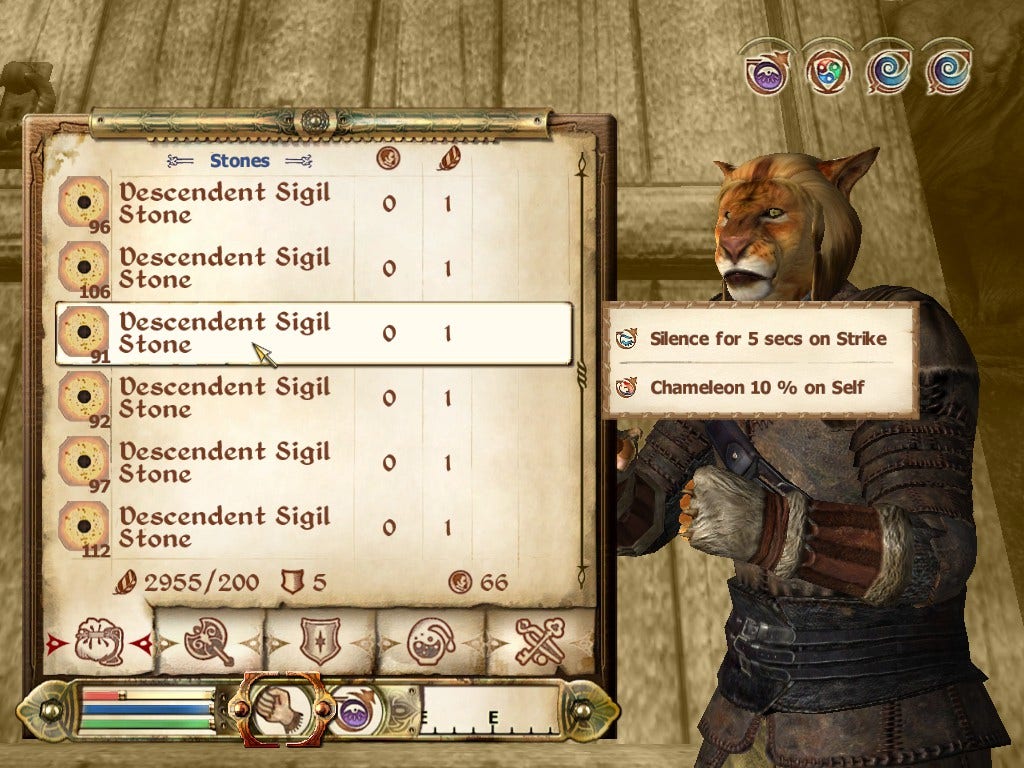Choose the Descendent Sigil Stone numbered 112
The image size is (1024, 768).
click(225, 526)
